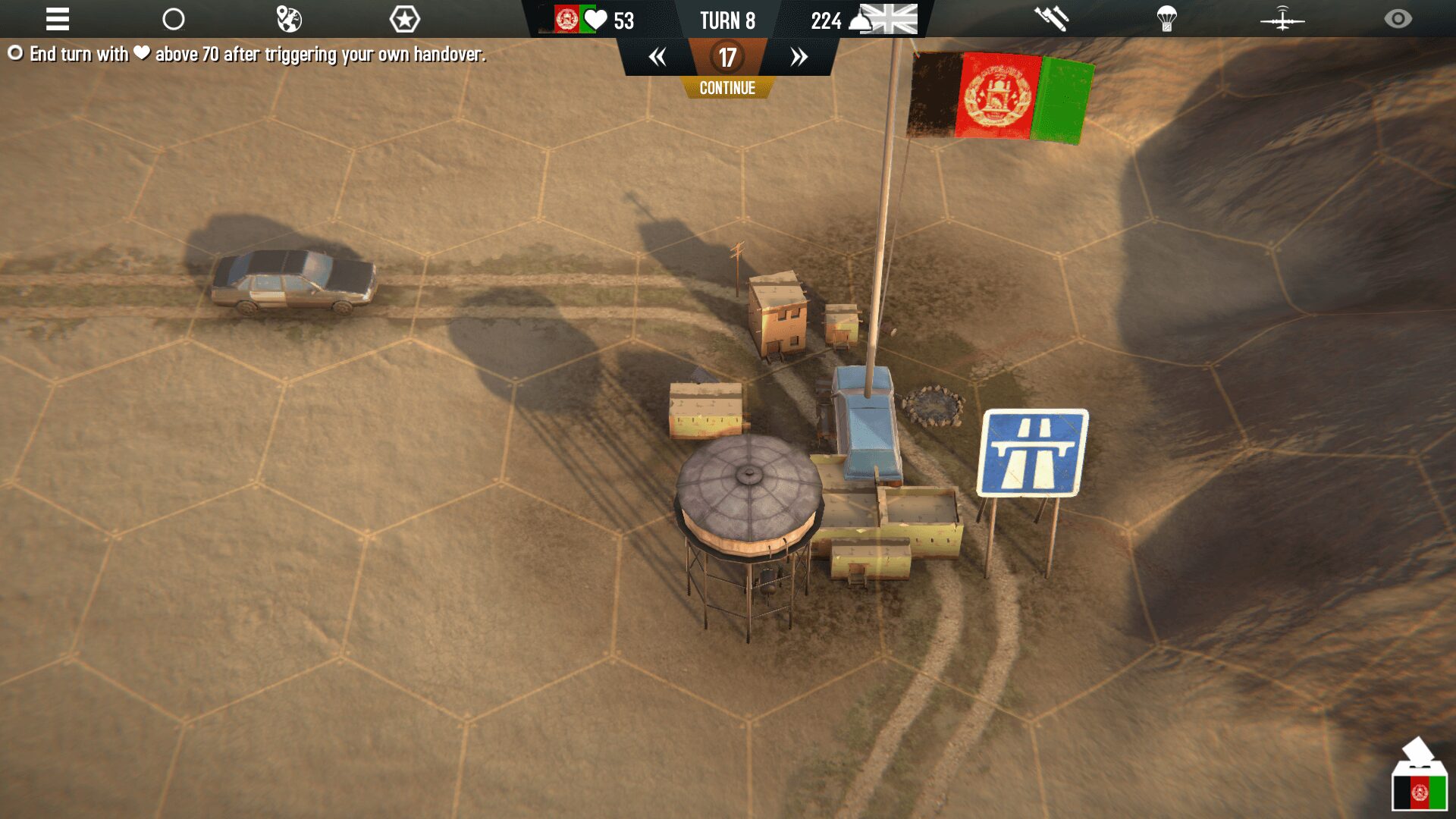Advance with the right double-arrow button
The width and height of the screenshot is (1456, 819).
[x=799, y=57]
